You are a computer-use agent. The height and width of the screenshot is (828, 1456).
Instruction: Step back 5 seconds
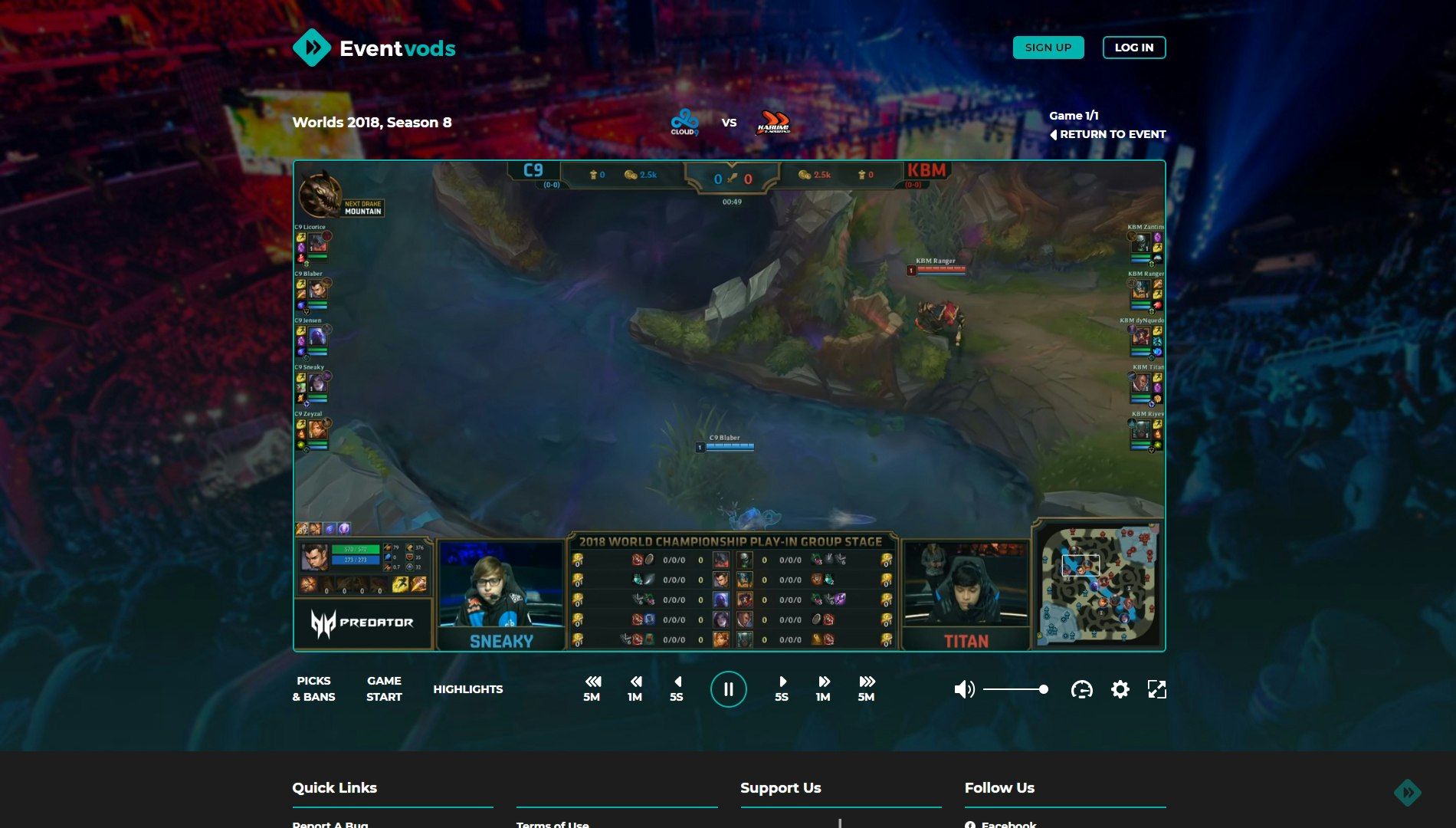pos(677,689)
